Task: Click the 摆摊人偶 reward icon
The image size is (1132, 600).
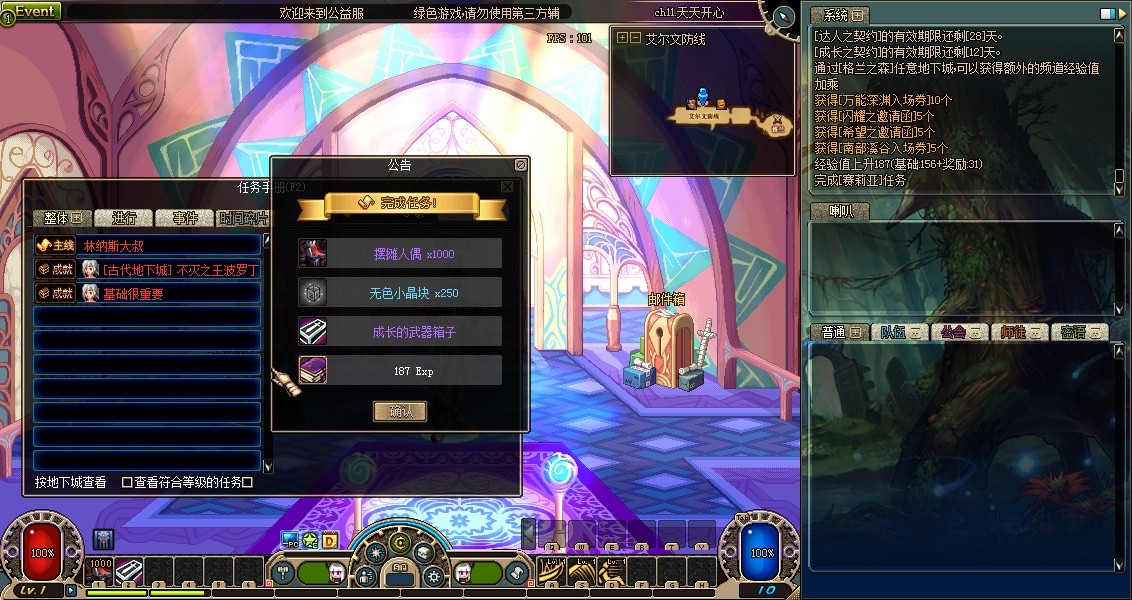Action: click(x=313, y=253)
